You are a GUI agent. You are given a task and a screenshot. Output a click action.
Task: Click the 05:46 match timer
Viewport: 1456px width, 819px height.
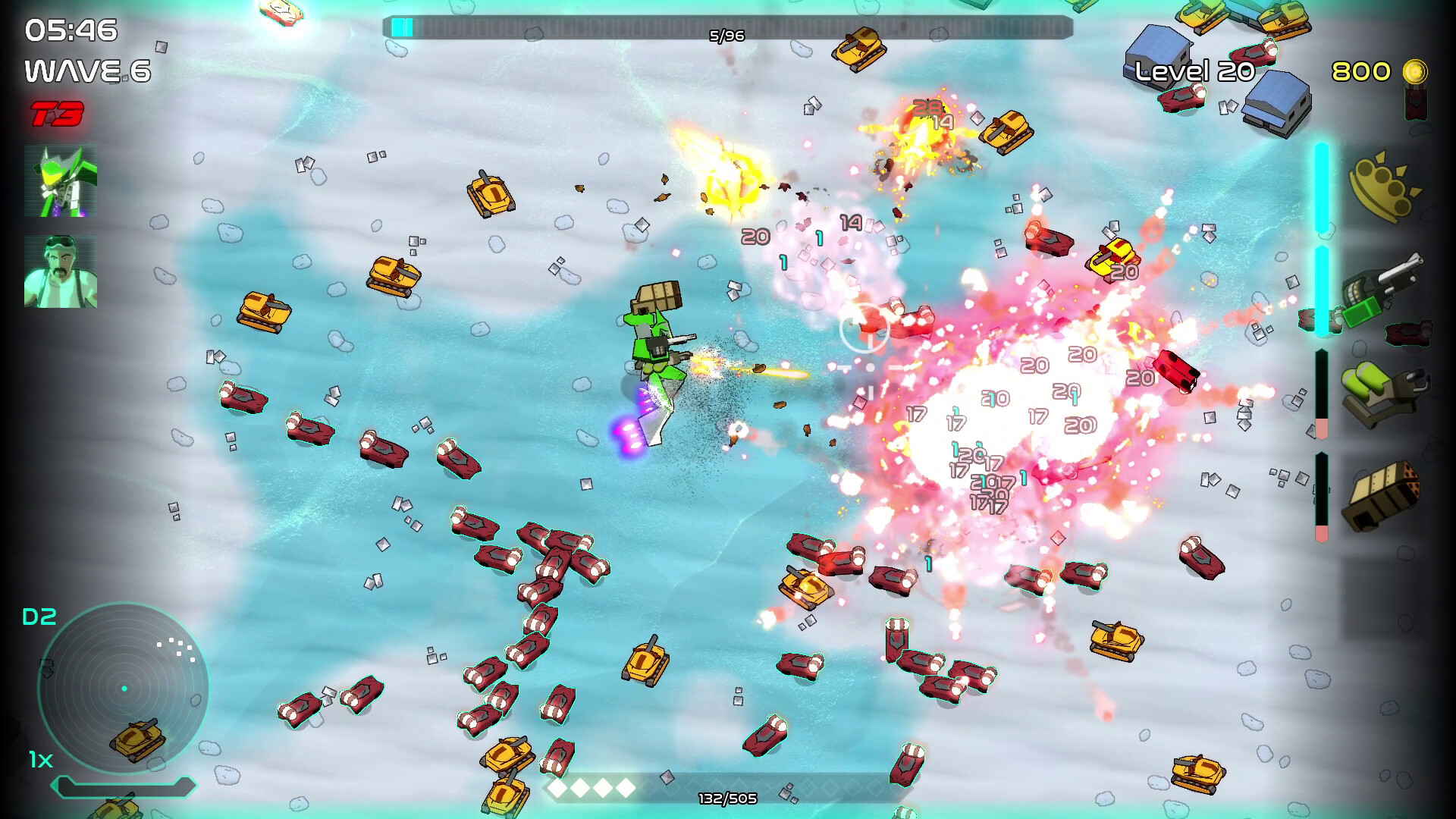pos(70,32)
